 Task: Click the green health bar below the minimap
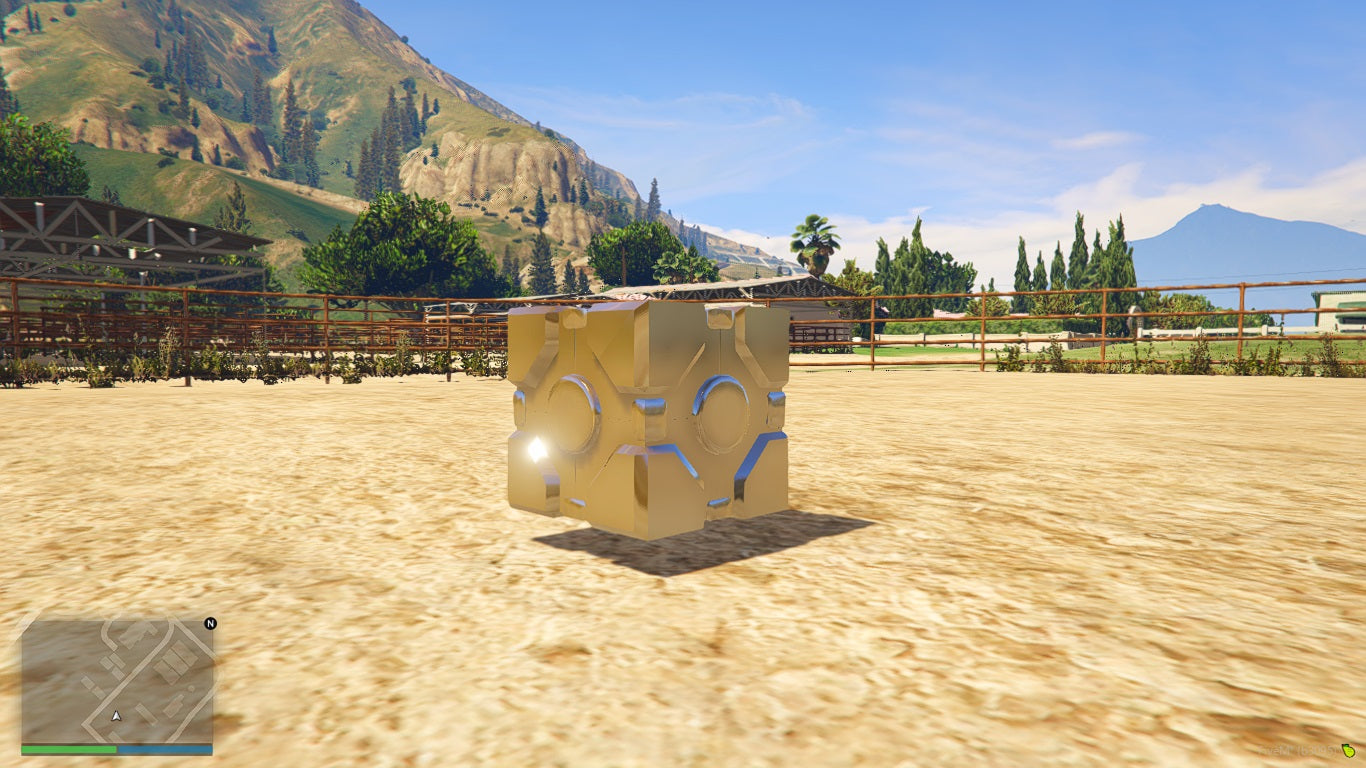pyautogui.click(x=68, y=748)
